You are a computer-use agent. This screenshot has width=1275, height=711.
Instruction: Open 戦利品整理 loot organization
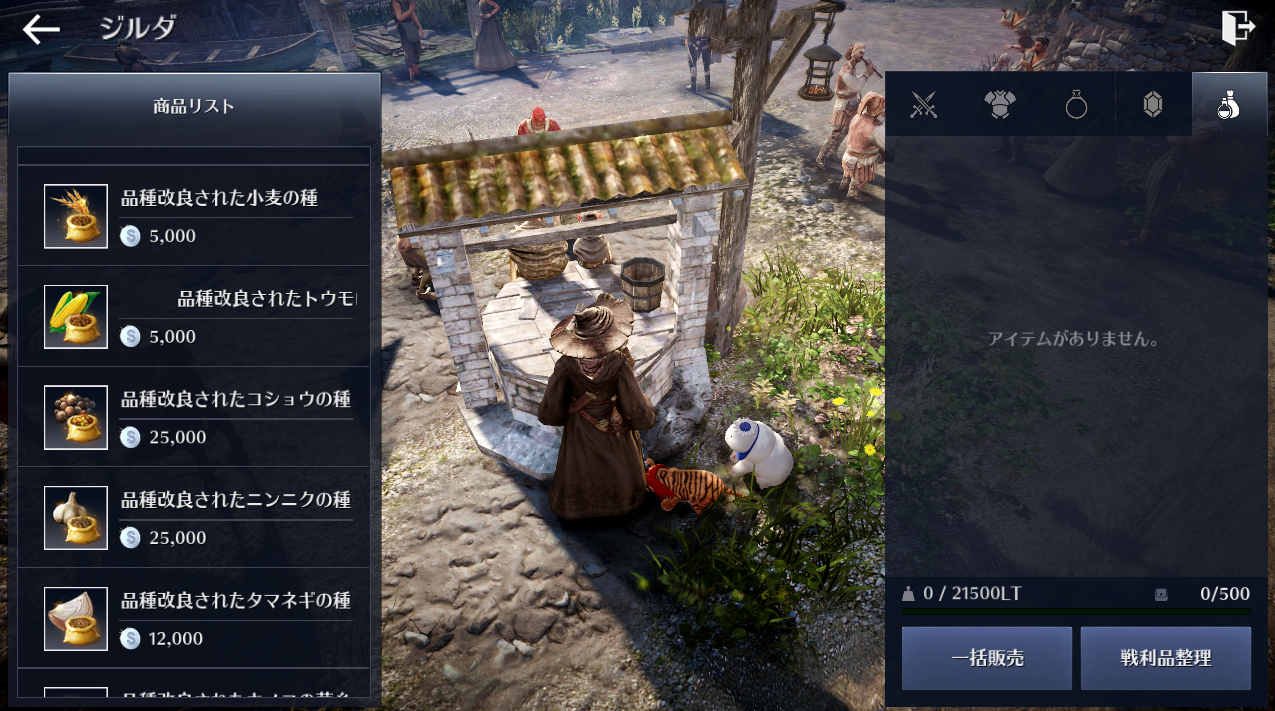(1165, 658)
